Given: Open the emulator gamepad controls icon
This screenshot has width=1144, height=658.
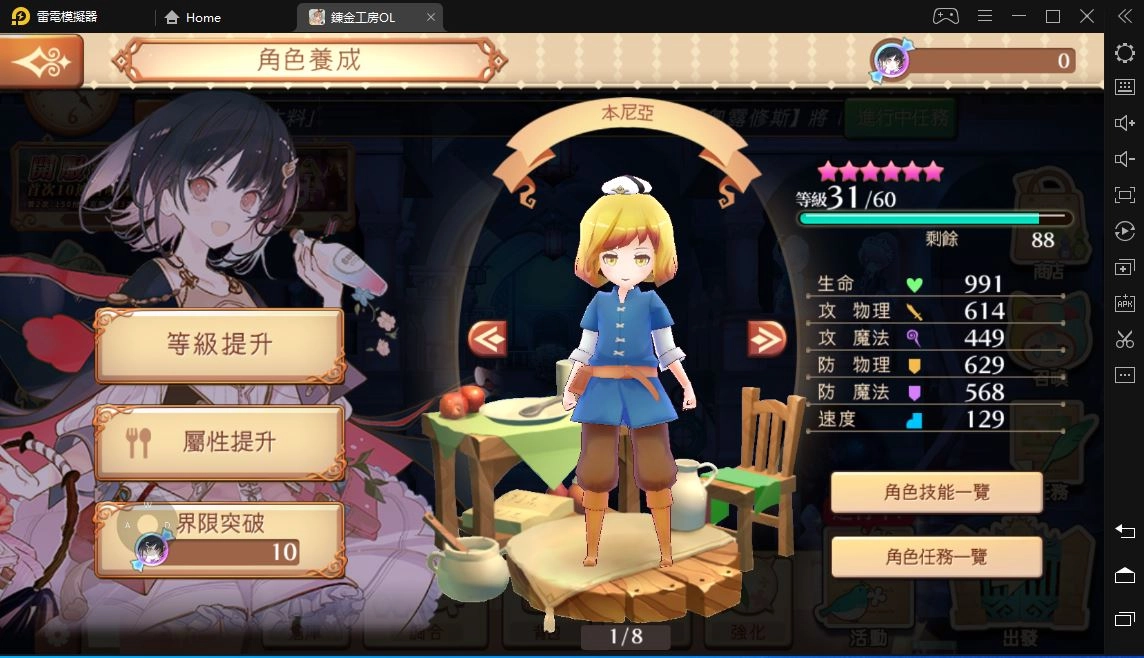Looking at the screenshot, I should pos(945,16).
